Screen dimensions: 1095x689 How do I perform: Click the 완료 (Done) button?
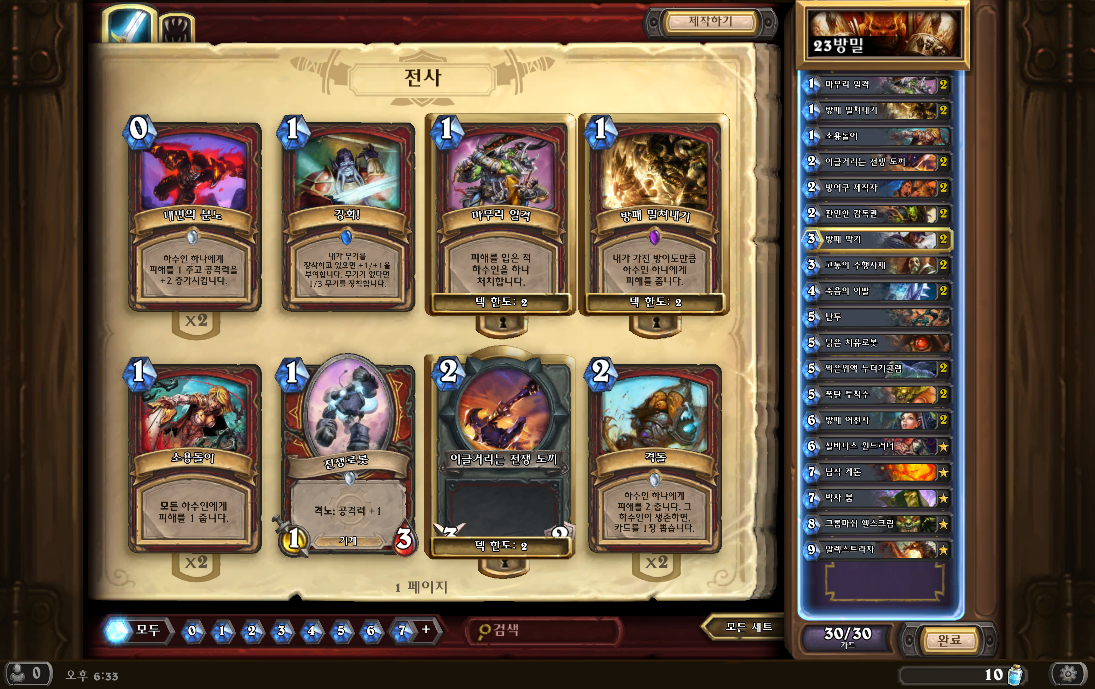[943, 640]
